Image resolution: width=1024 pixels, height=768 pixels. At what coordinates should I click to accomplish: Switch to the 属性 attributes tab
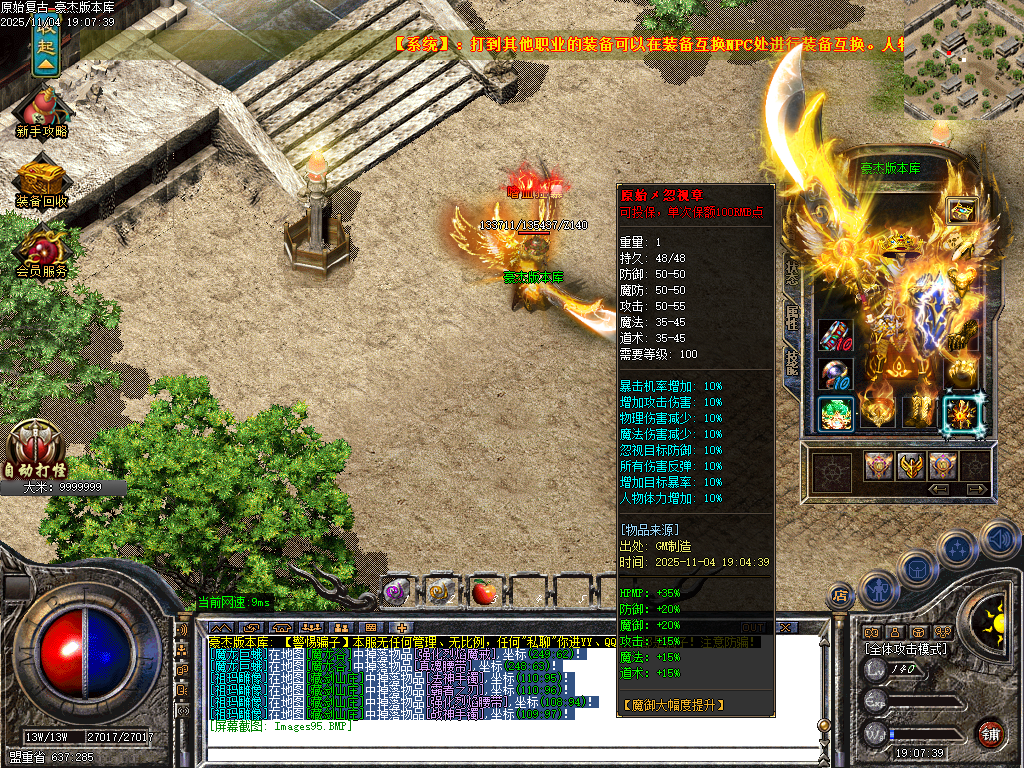[792, 319]
